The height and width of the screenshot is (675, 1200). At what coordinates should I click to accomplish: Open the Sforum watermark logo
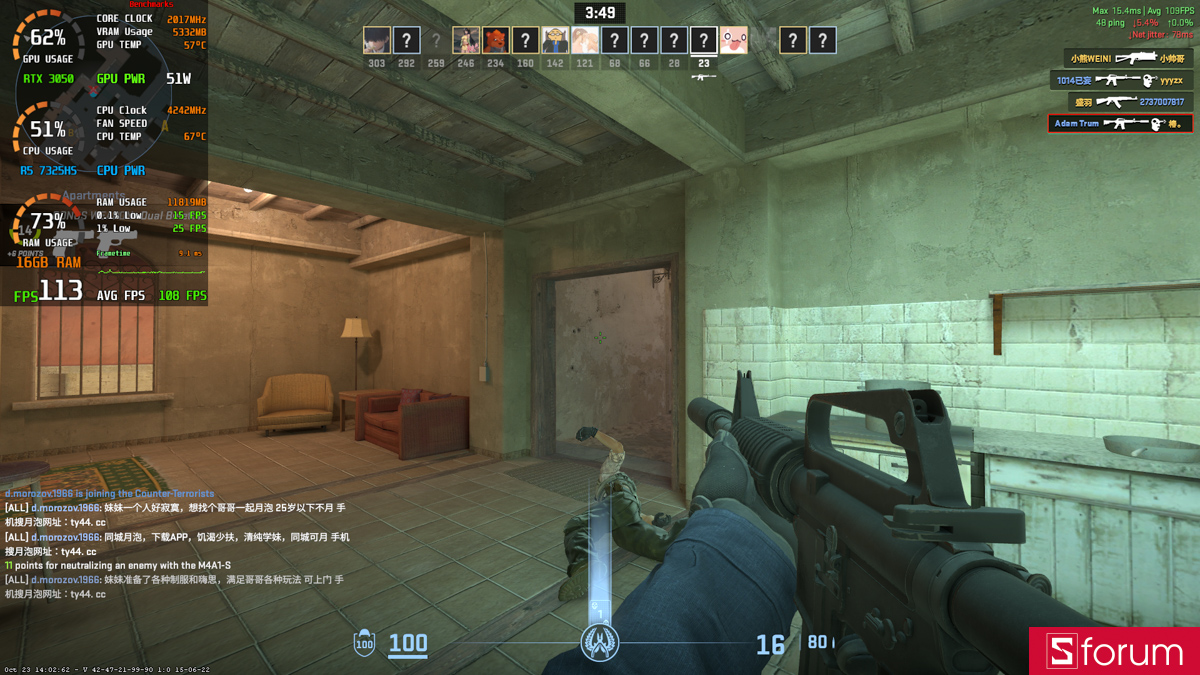[x=1114, y=651]
